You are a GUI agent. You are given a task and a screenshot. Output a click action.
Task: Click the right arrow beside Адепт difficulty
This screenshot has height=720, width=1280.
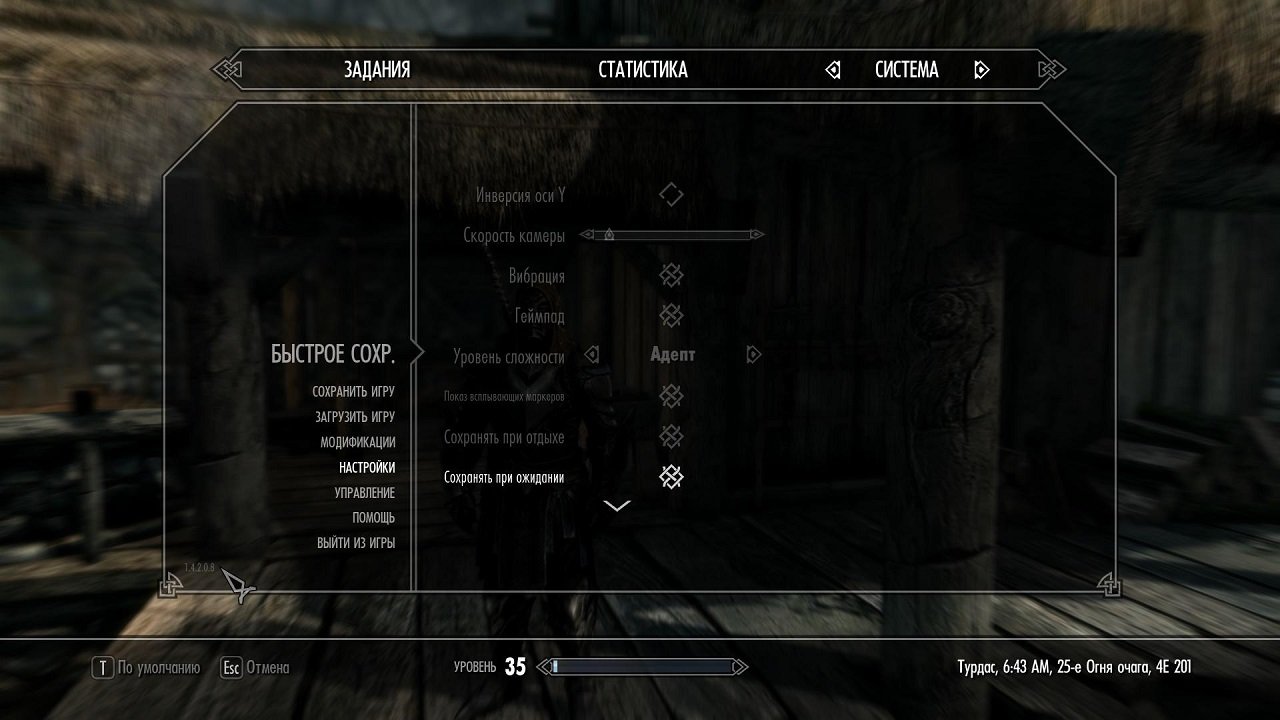coord(752,354)
